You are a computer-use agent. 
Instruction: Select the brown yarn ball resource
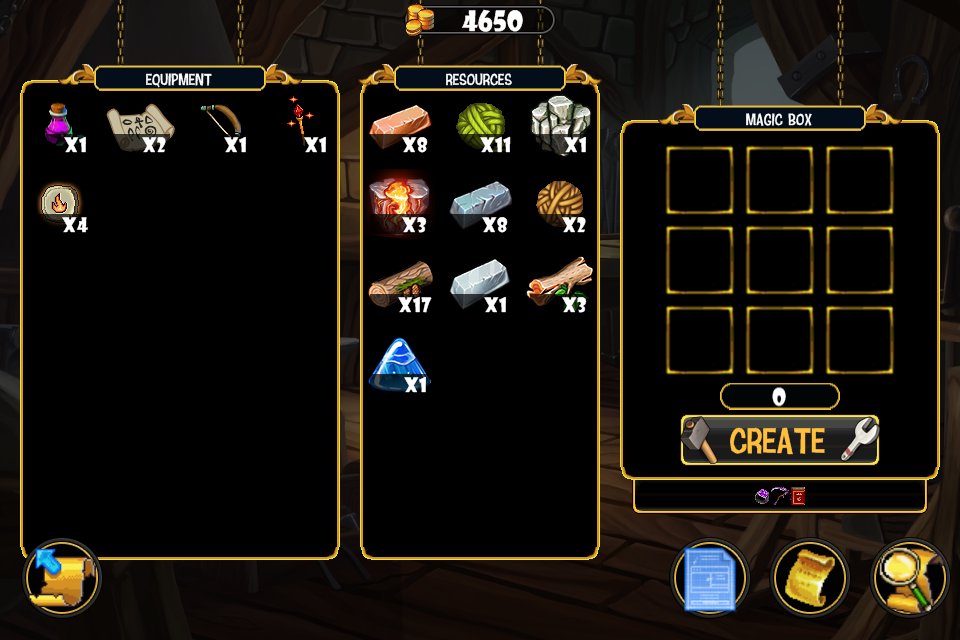coord(557,202)
